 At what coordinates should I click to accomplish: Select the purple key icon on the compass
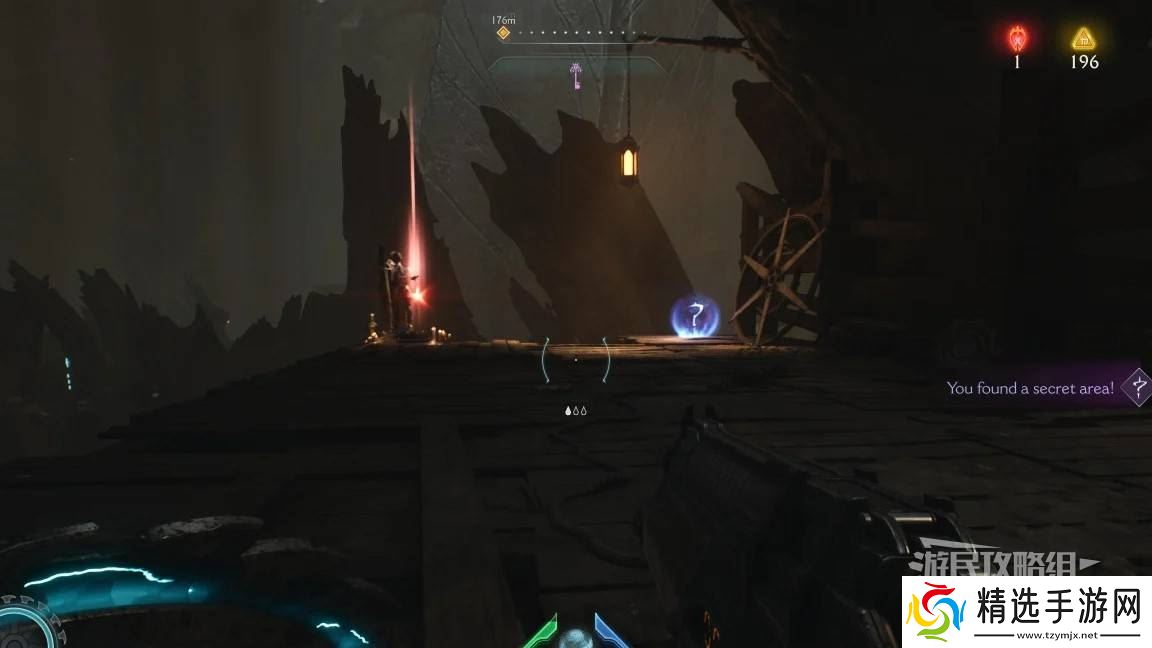coord(576,75)
